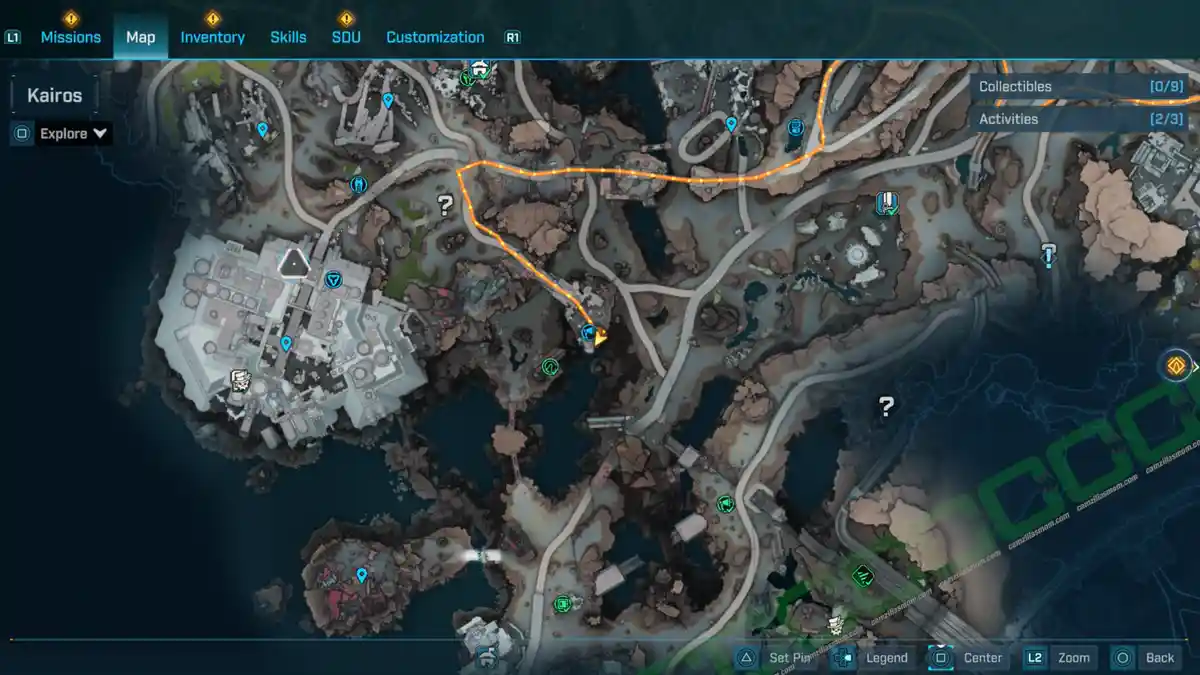This screenshot has height=675, width=1200.
Task: Click the Set Pin button
Action: [777, 658]
